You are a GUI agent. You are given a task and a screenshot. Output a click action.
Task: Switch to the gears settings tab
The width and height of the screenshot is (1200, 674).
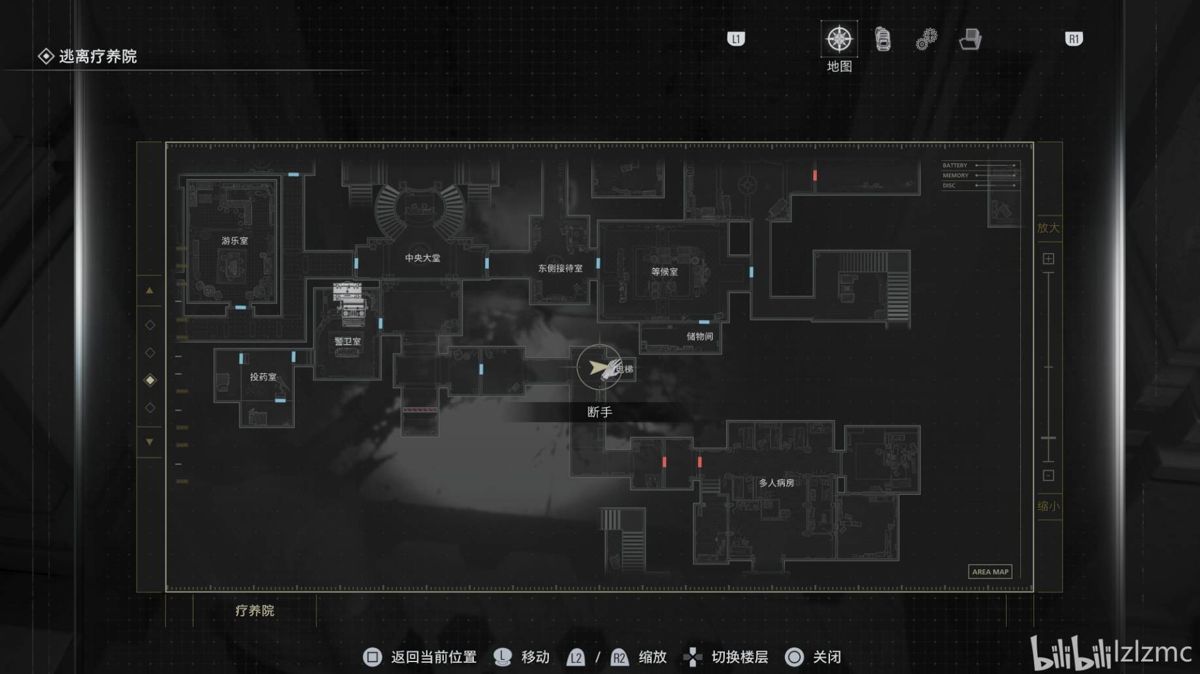pyautogui.click(x=926, y=40)
